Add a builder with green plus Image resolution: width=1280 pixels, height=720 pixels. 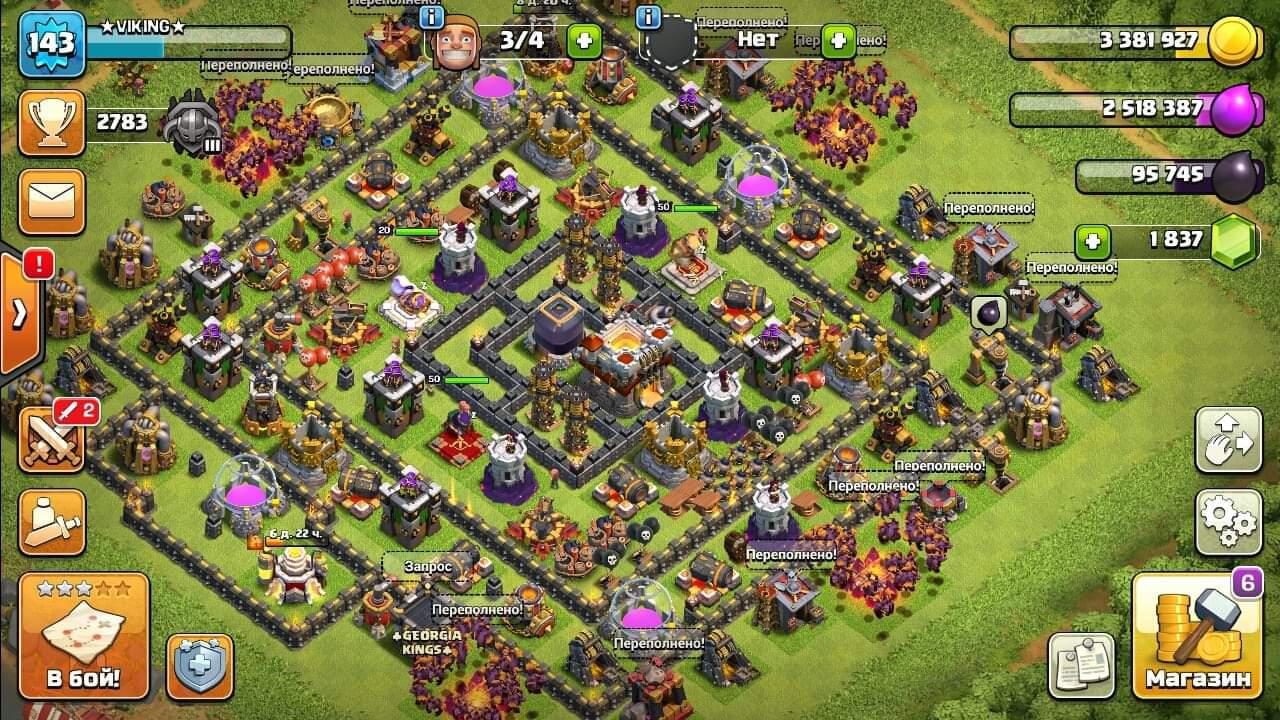pyautogui.click(x=584, y=41)
